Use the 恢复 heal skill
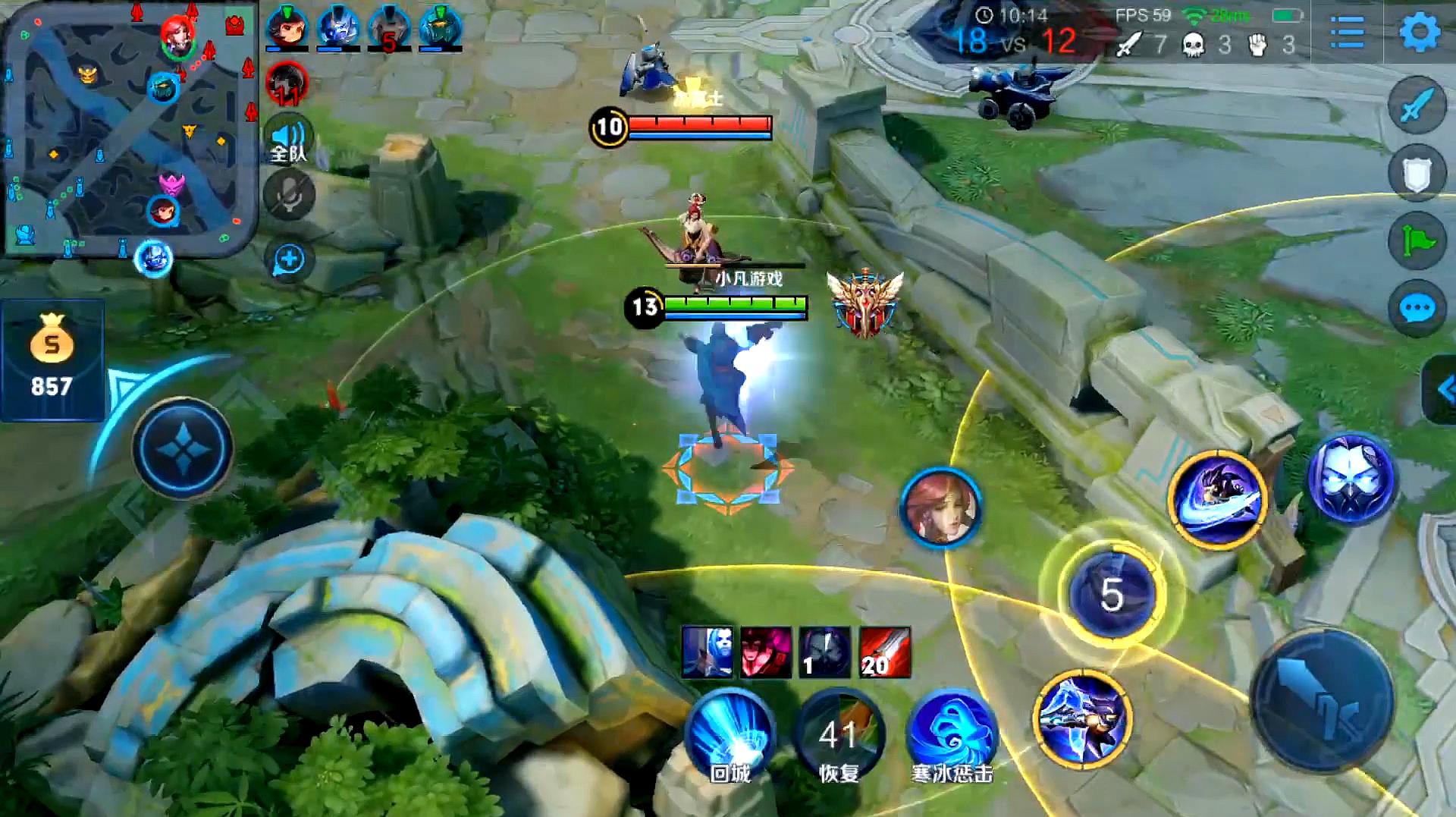Viewport: 1456px width, 817px height. pos(839,734)
